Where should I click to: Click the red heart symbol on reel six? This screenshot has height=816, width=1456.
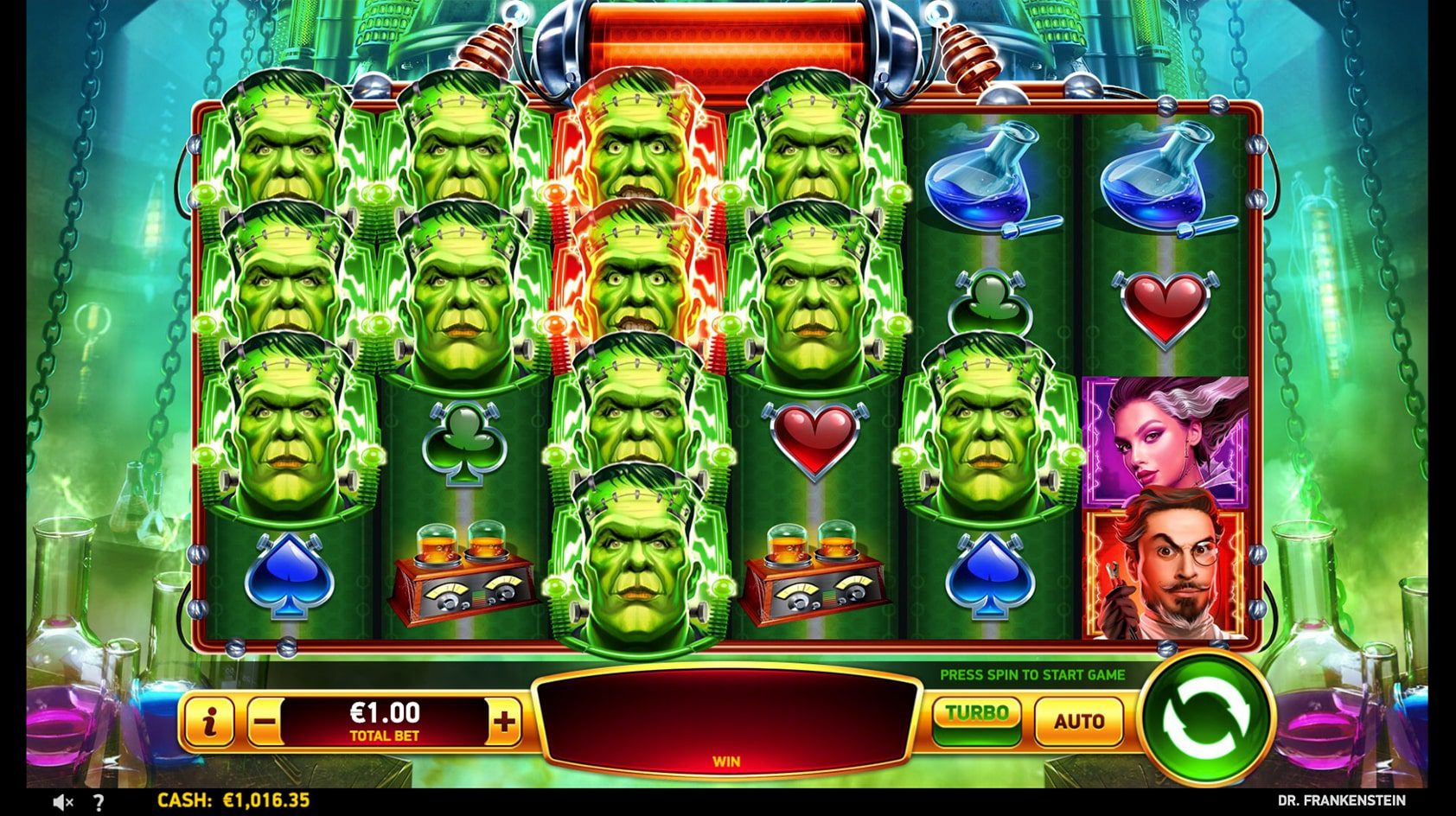pyautogui.click(x=1164, y=307)
